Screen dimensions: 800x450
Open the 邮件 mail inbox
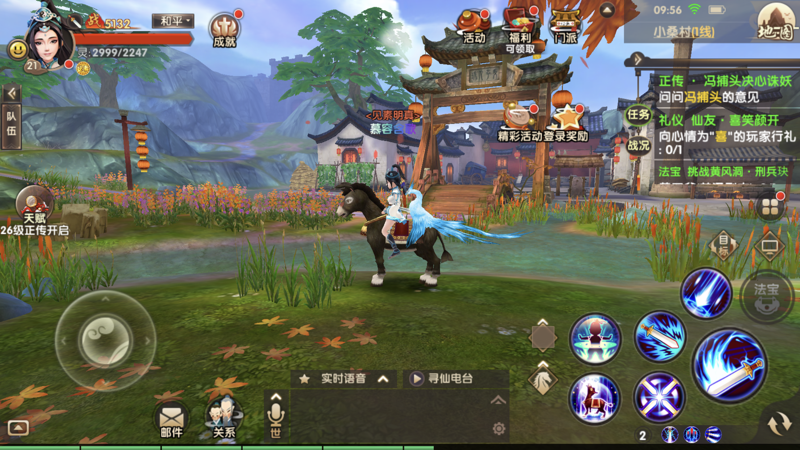pyautogui.click(x=171, y=416)
